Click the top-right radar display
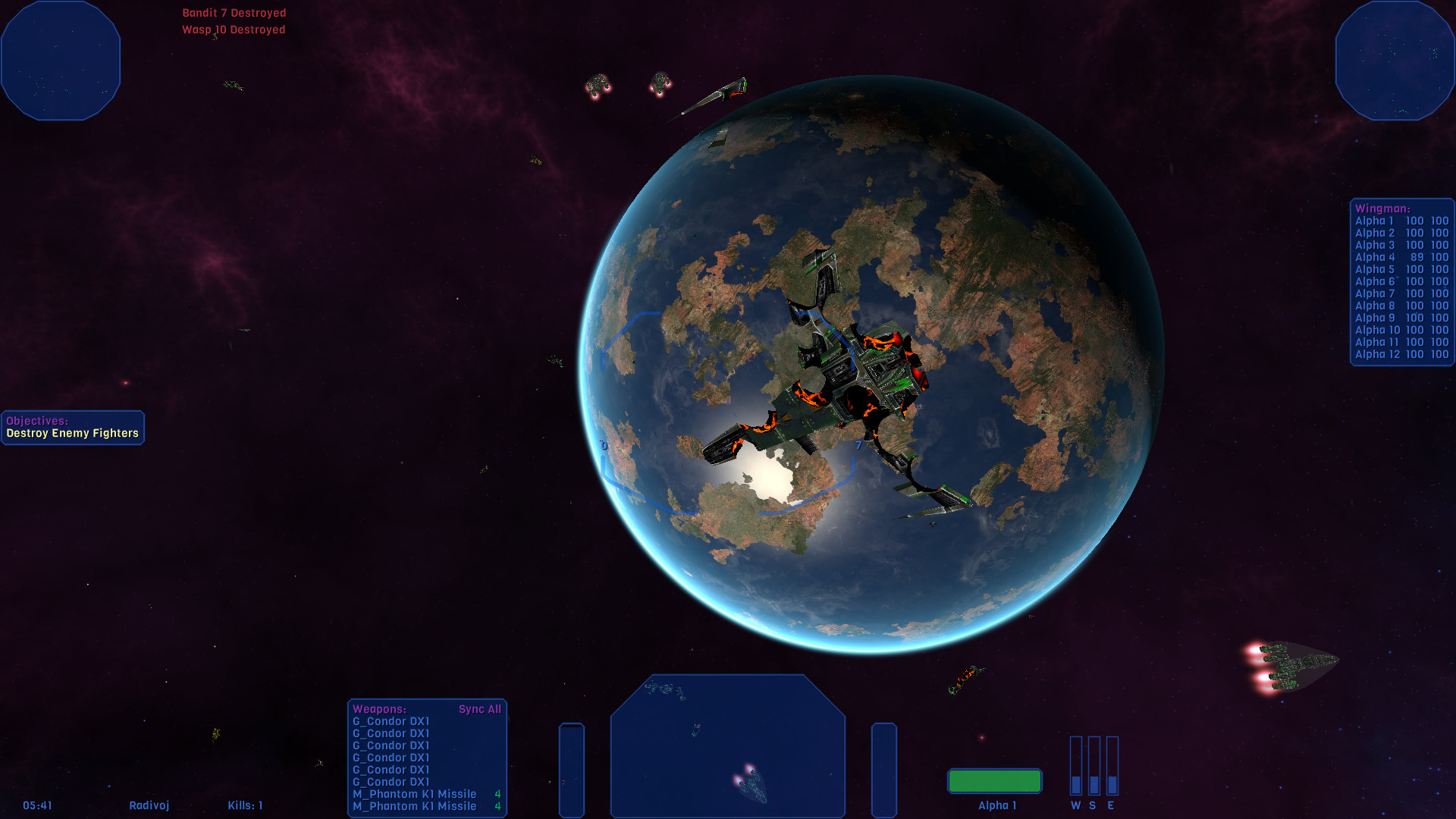1456x819 pixels. point(1394,59)
